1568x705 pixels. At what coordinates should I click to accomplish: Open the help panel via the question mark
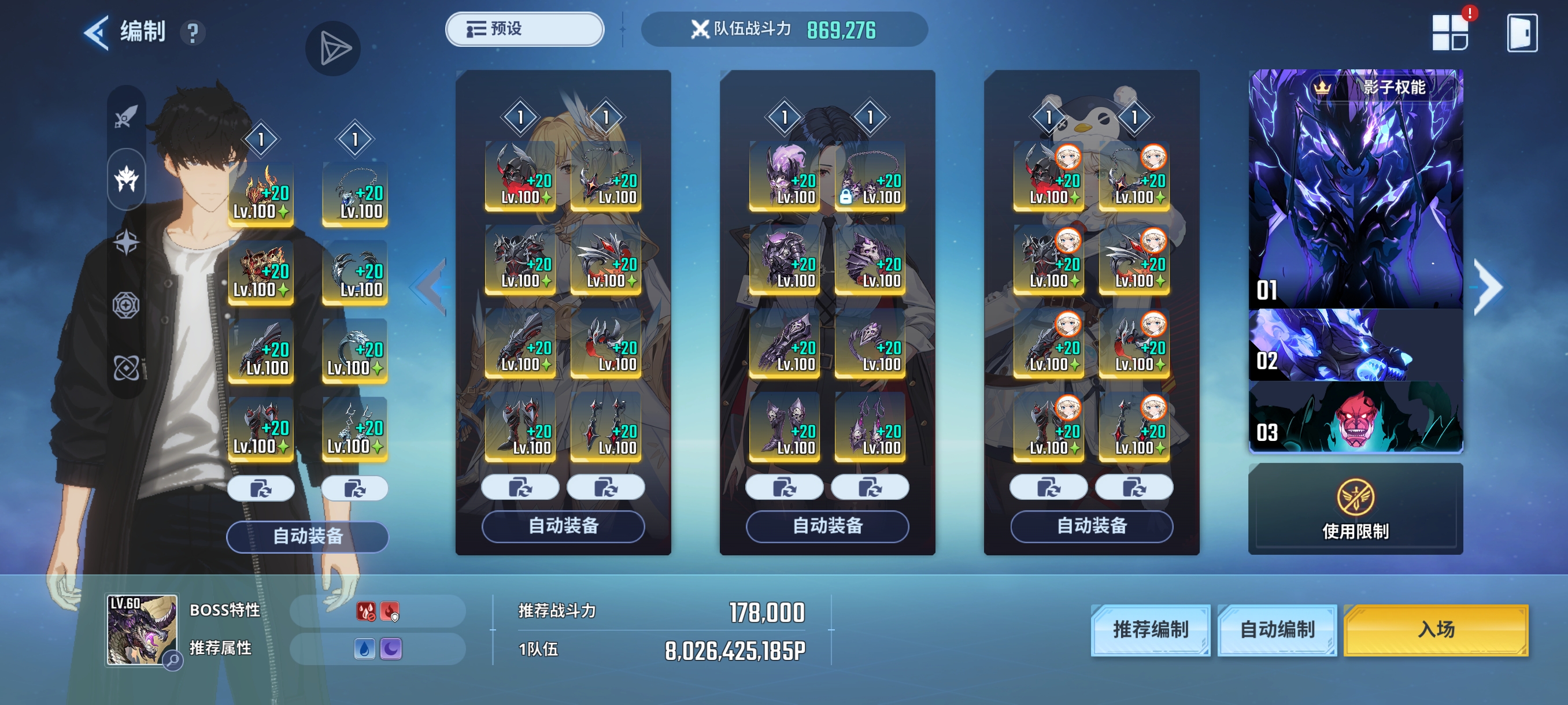point(193,34)
